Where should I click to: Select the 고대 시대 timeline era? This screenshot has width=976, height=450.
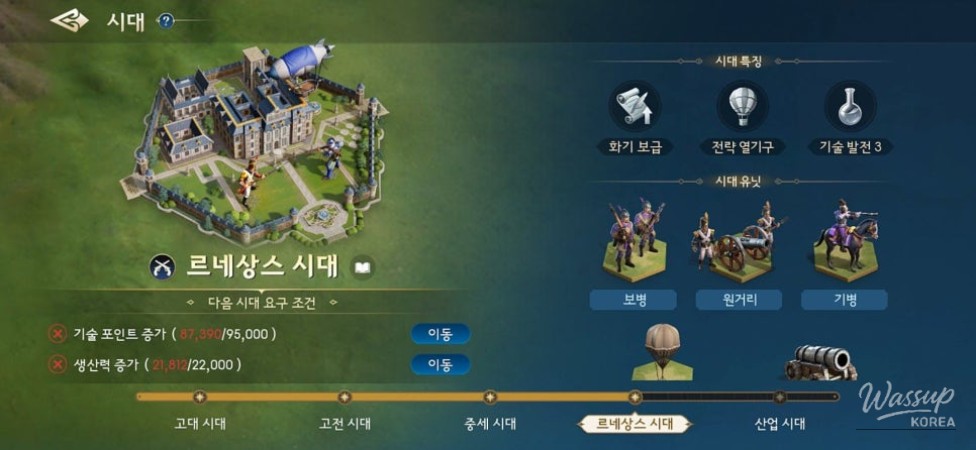[200, 423]
